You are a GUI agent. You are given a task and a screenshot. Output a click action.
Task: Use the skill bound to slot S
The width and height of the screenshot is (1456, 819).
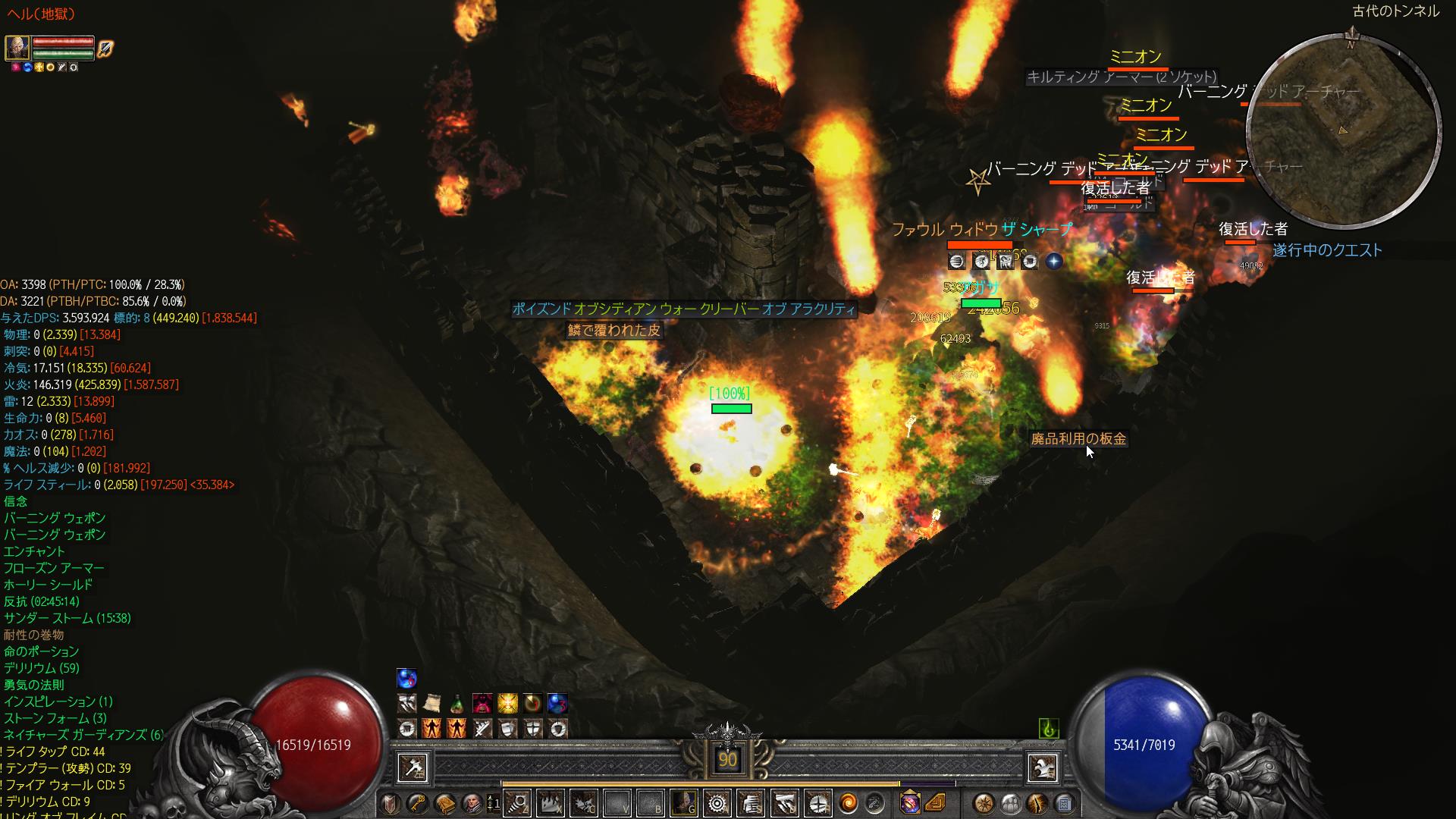point(752,802)
